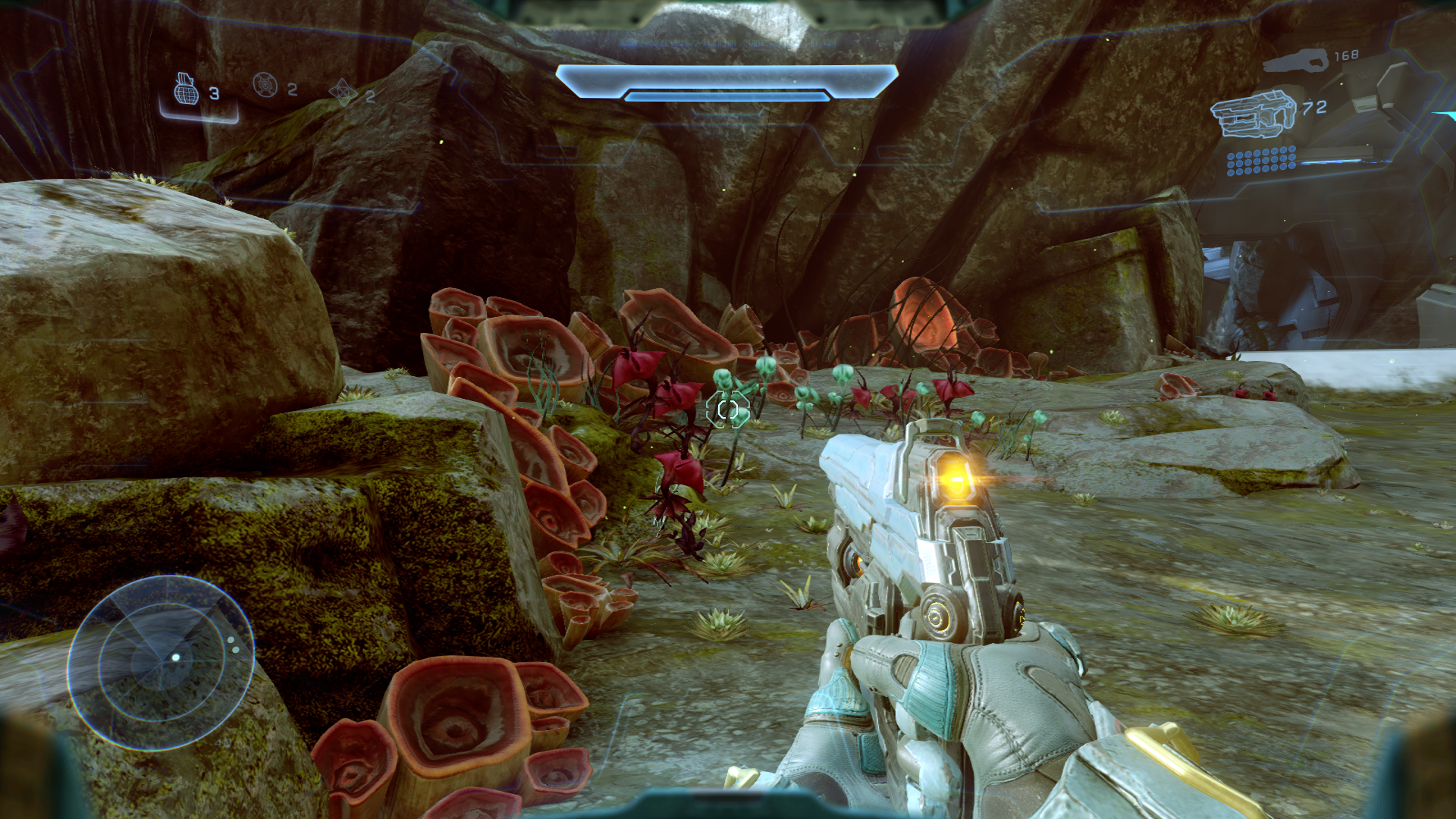Switch to the stowed secondary weapon icon
The height and width of the screenshot is (819, 1456).
(x=1295, y=61)
